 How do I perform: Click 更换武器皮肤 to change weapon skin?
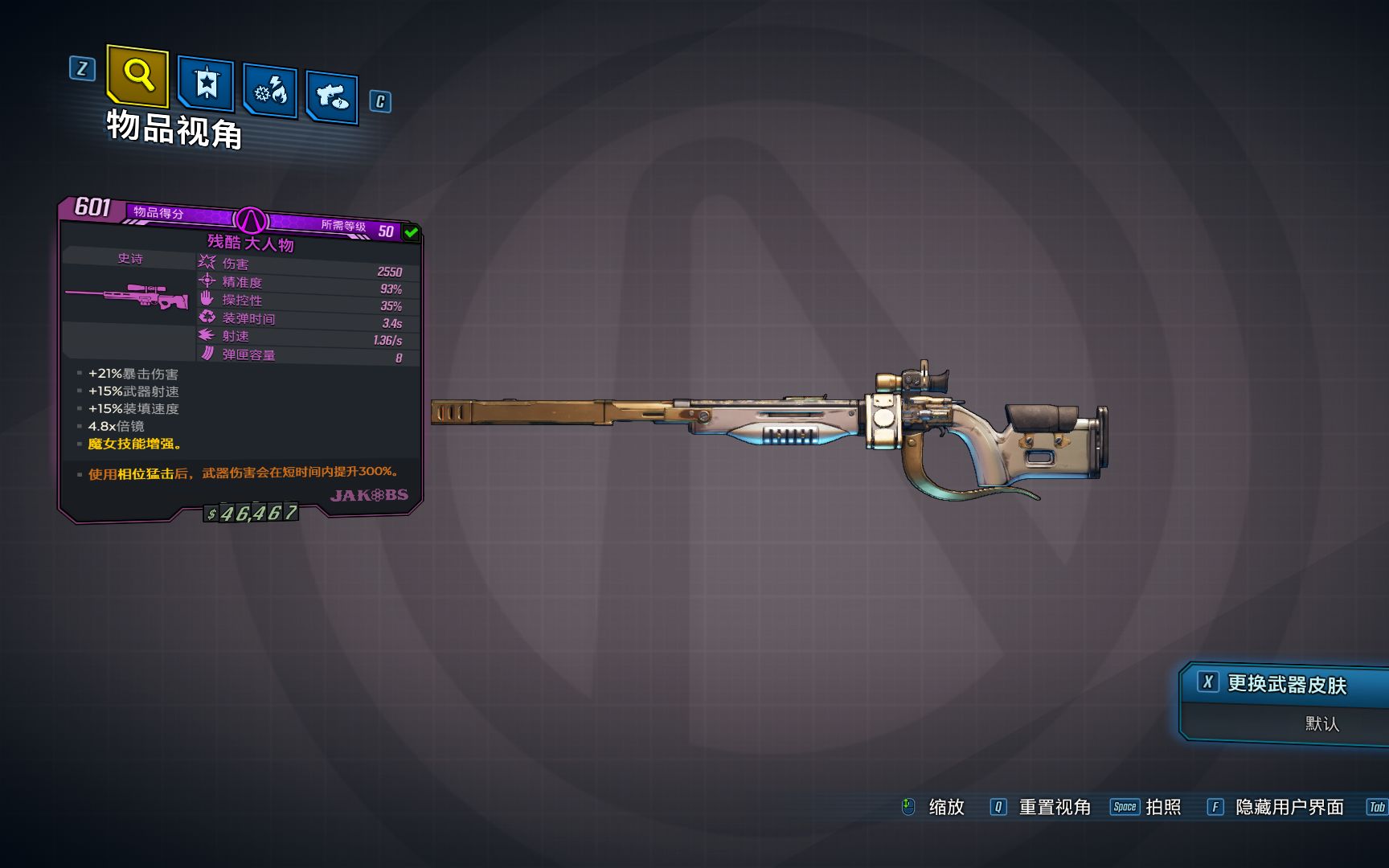[x=1285, y=684]
